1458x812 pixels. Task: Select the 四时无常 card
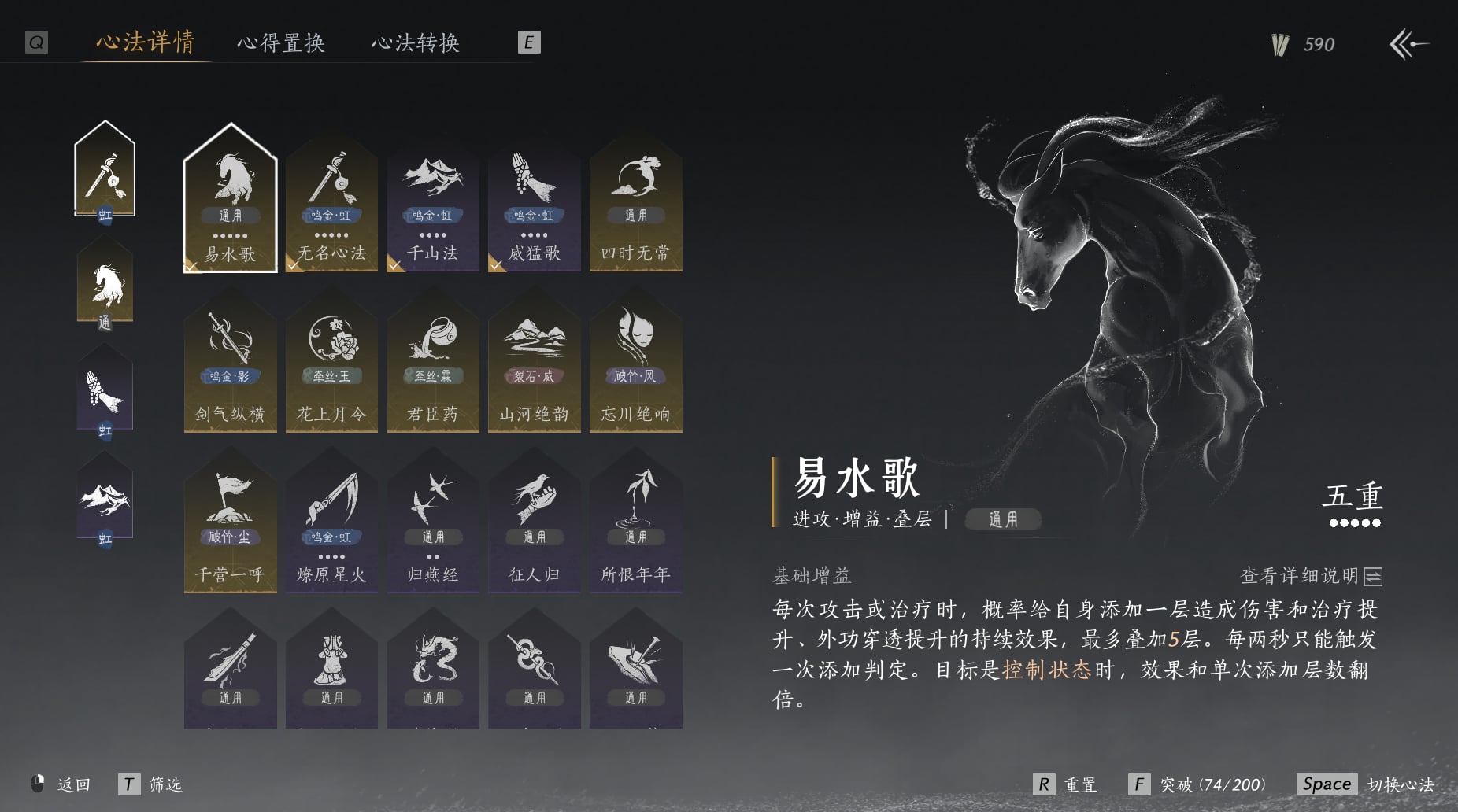(x=635, y=205)
